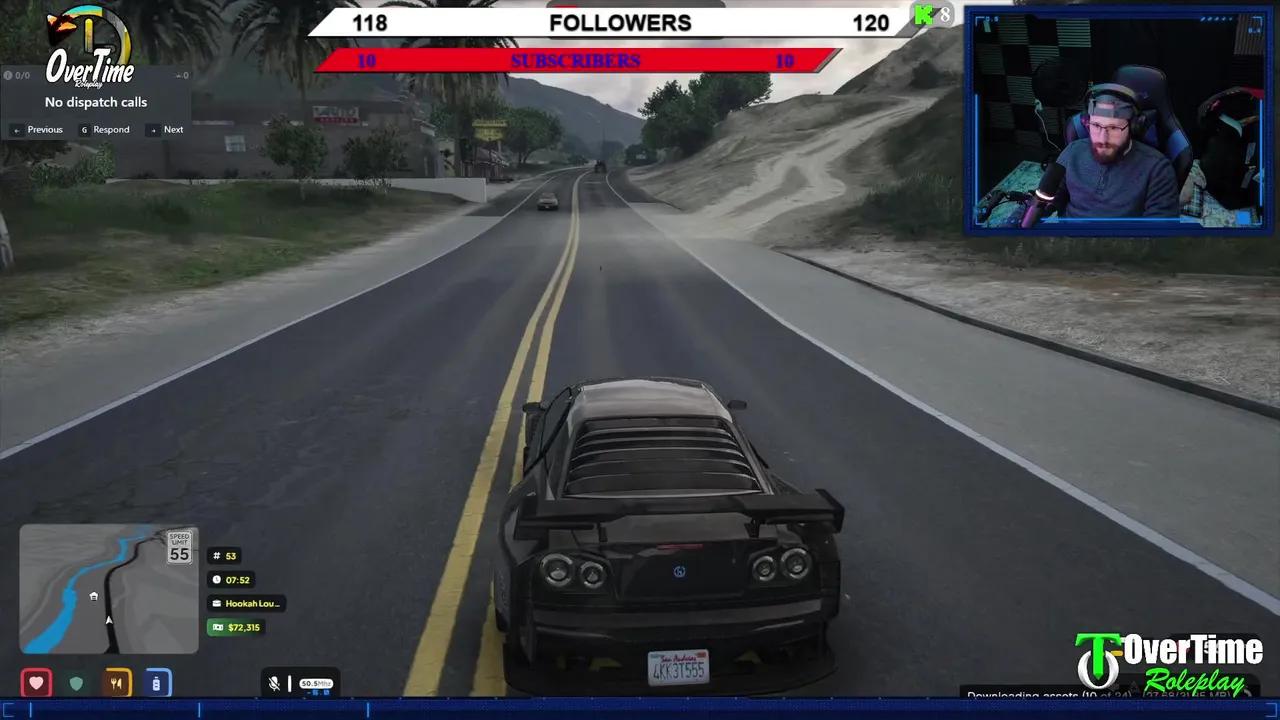
Task: Unmute the crossed-out microphone icon
Action: 274,682
